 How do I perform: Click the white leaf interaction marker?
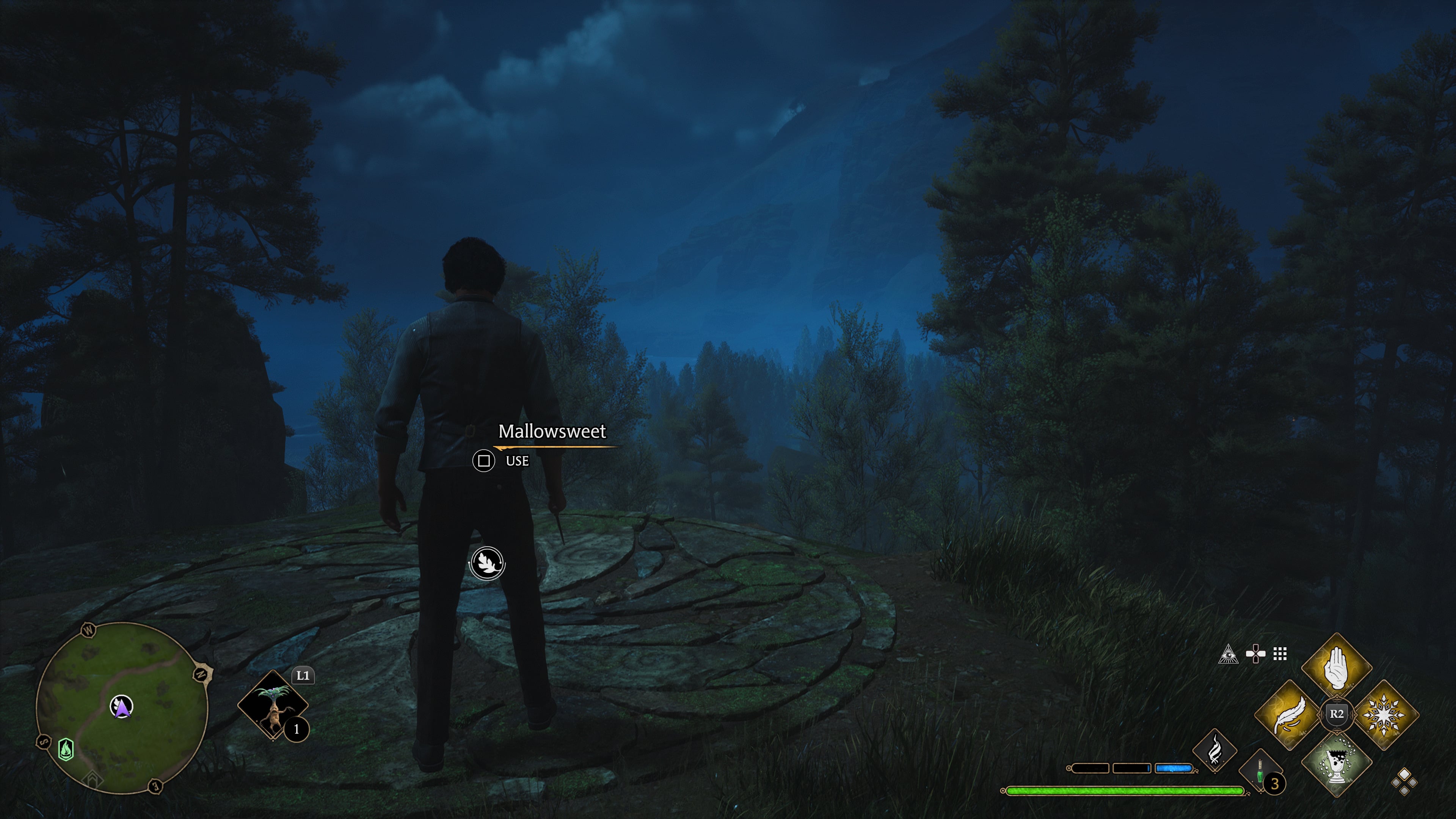tap(486, 563)
